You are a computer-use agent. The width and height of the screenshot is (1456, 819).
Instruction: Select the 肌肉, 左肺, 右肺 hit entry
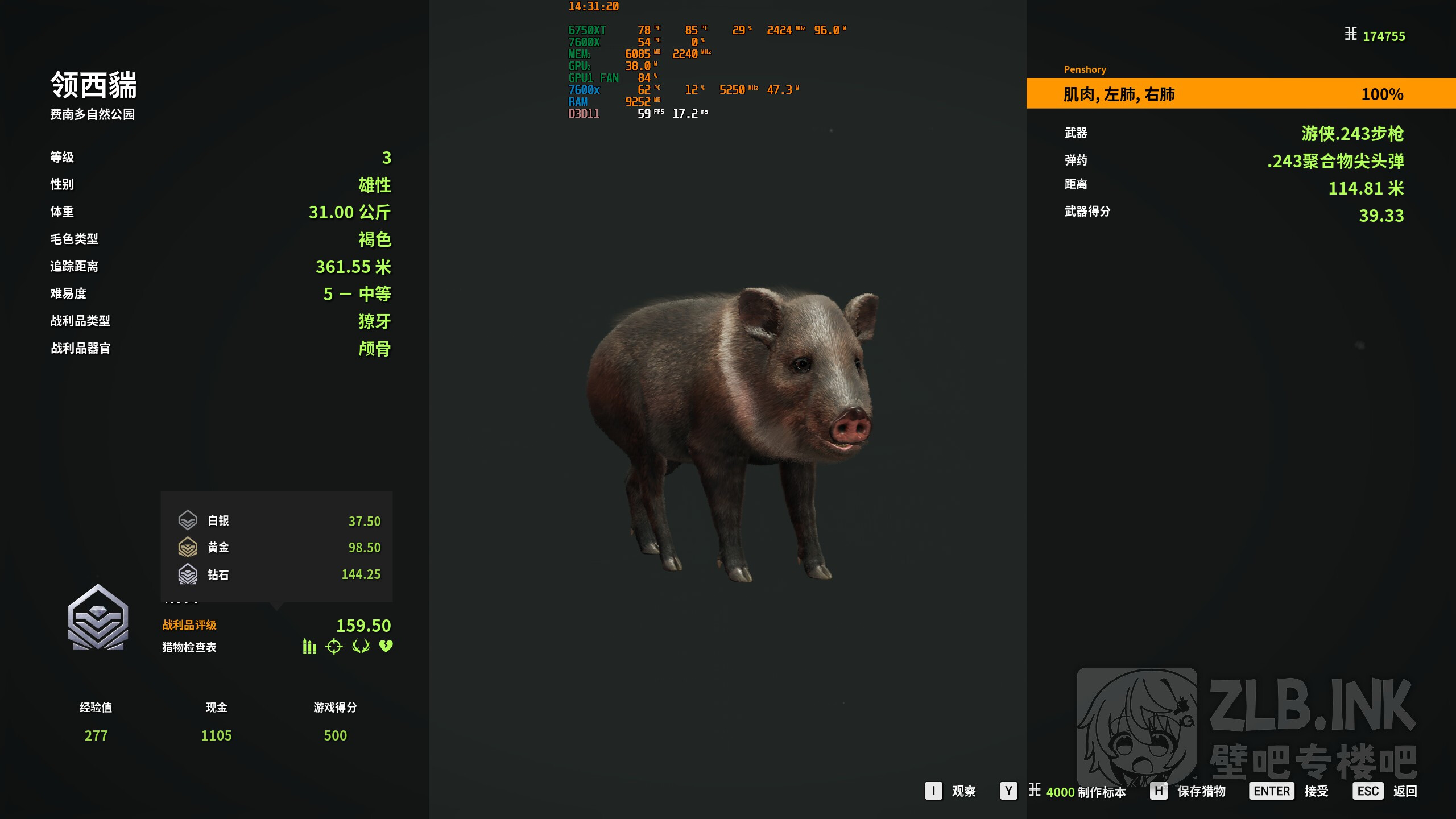click(1240, 94)
